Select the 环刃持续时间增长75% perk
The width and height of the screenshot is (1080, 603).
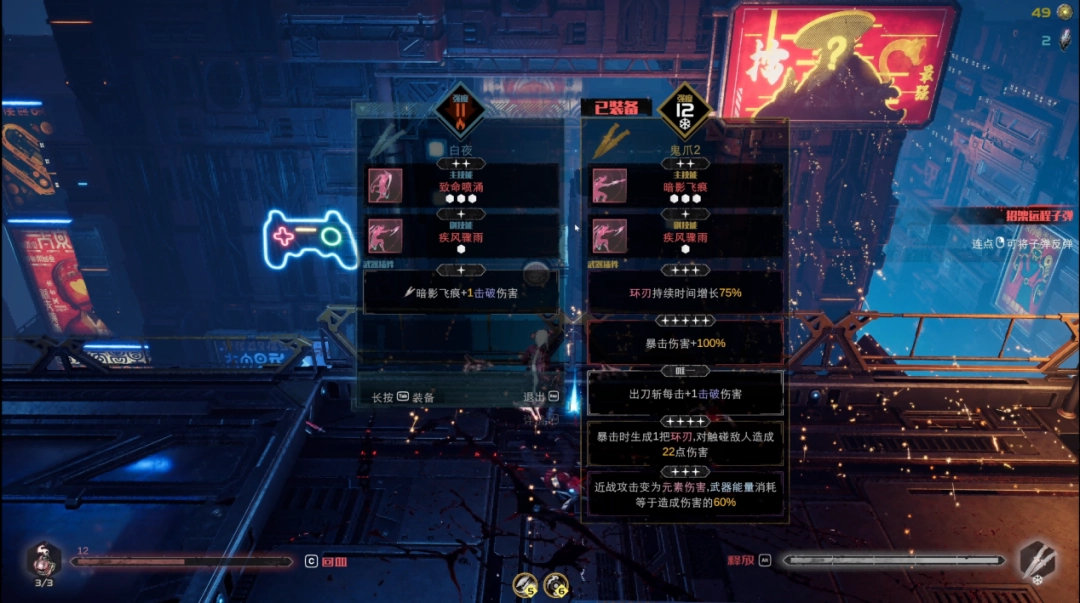686,292
